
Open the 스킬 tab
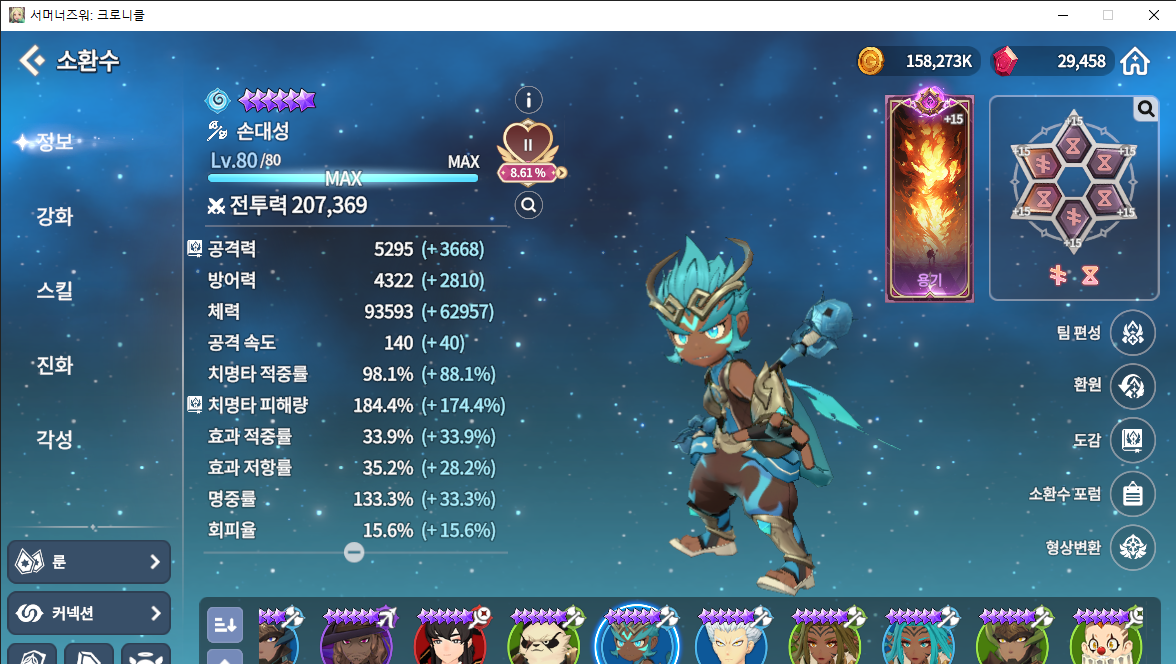tap(55, 291)
